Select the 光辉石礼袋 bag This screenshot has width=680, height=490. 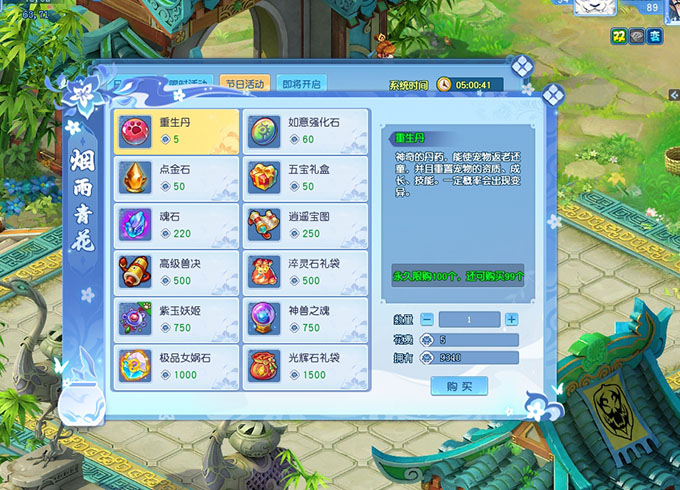[305, 366]
